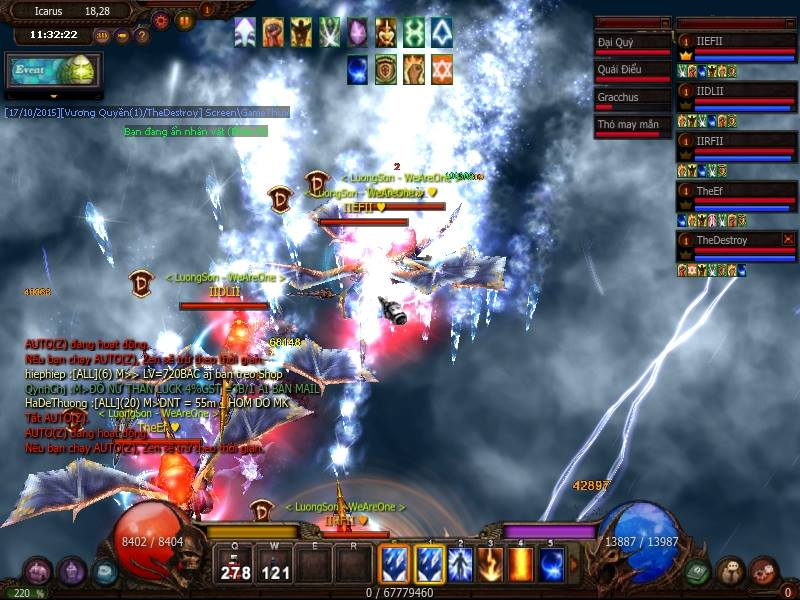Activate the blue orb skill in slot 5
This screenshot has width=800, height=600.
(x=551, y=565)
